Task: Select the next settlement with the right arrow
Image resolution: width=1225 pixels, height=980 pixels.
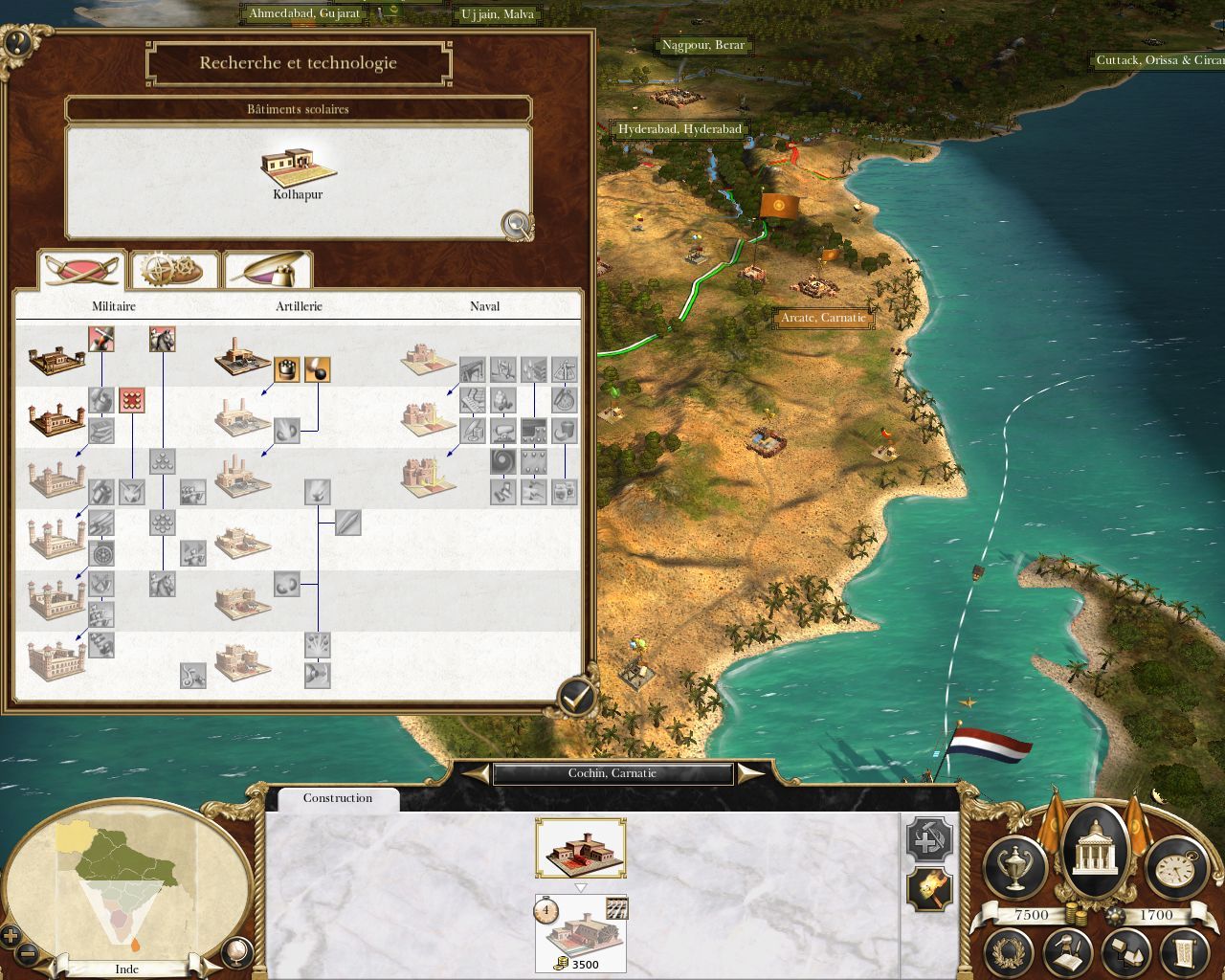Action: (751, 773)
